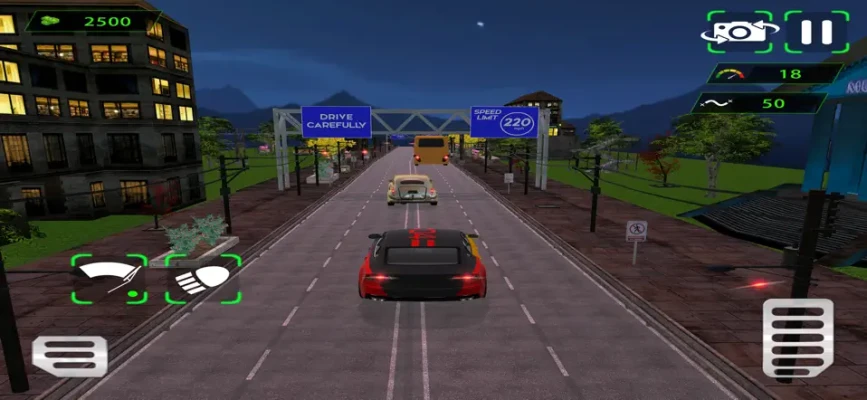Viewport: 867px width, 400px height.
Task: Step on the gas pedal
Action: tap(797, 339)
